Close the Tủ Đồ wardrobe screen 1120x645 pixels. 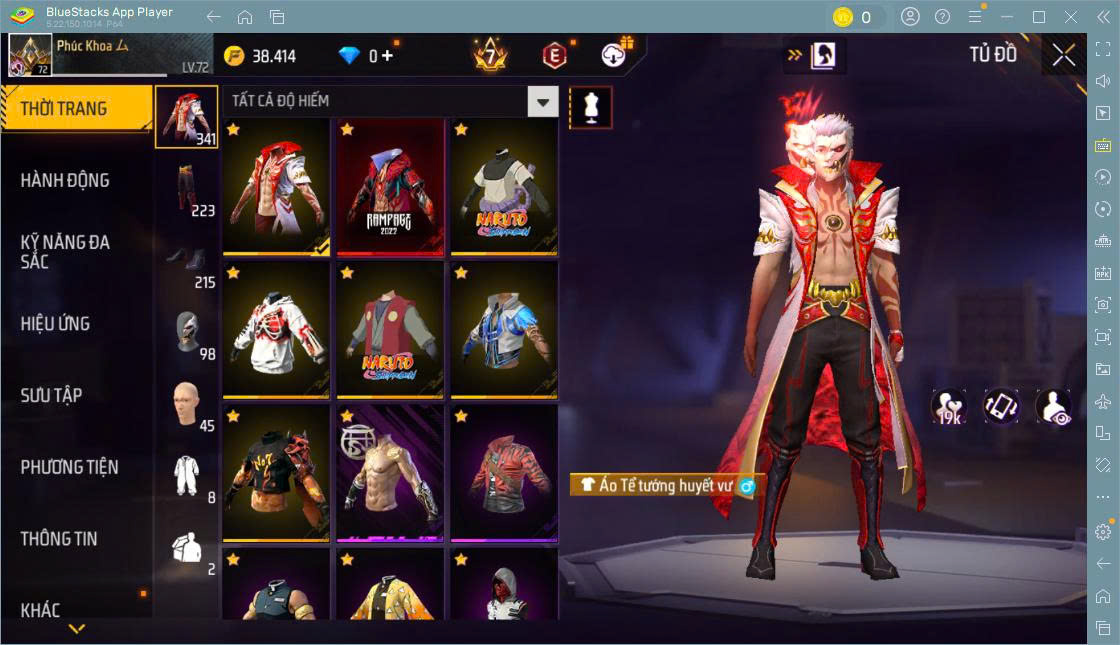(x=1064, y=55)
